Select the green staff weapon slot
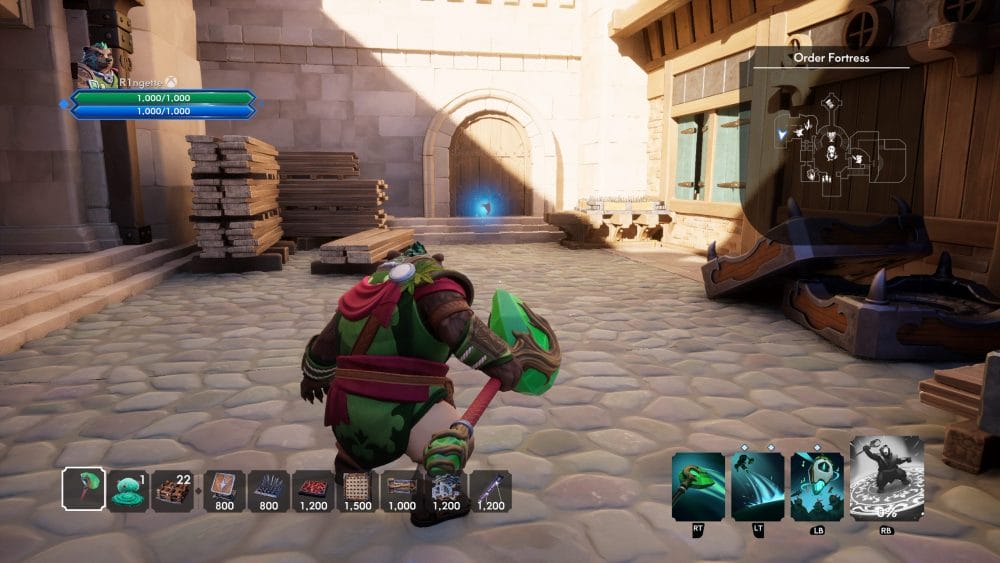 click(x=83, y=490)
